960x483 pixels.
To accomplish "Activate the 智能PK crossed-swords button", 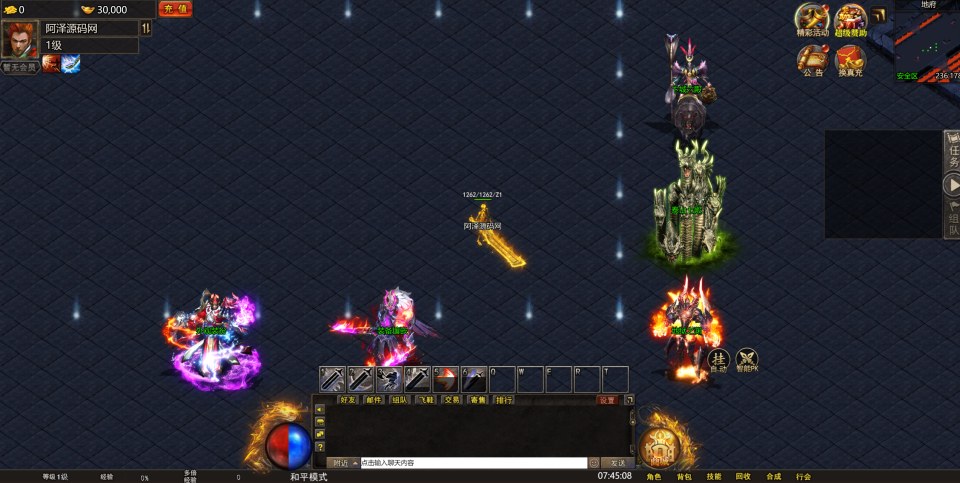I will (x=747, y=360).
